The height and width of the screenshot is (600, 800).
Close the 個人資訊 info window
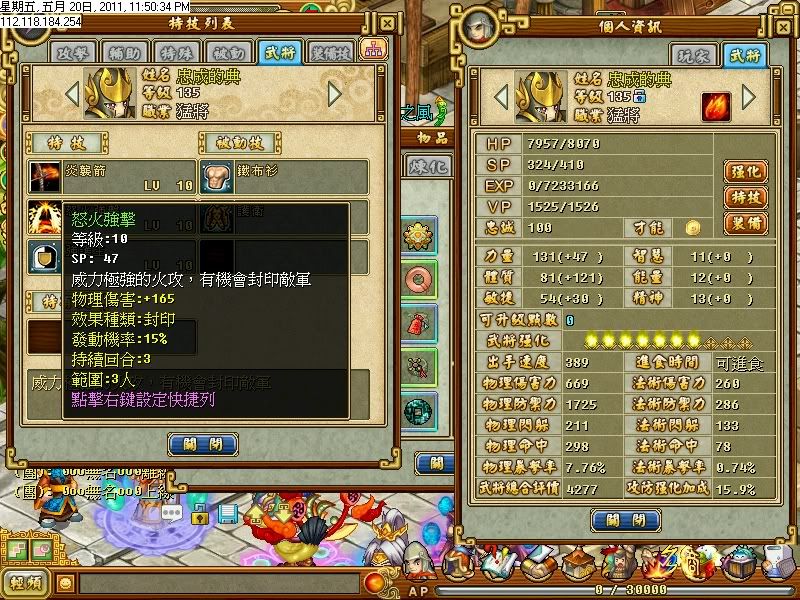click(624, 520)
